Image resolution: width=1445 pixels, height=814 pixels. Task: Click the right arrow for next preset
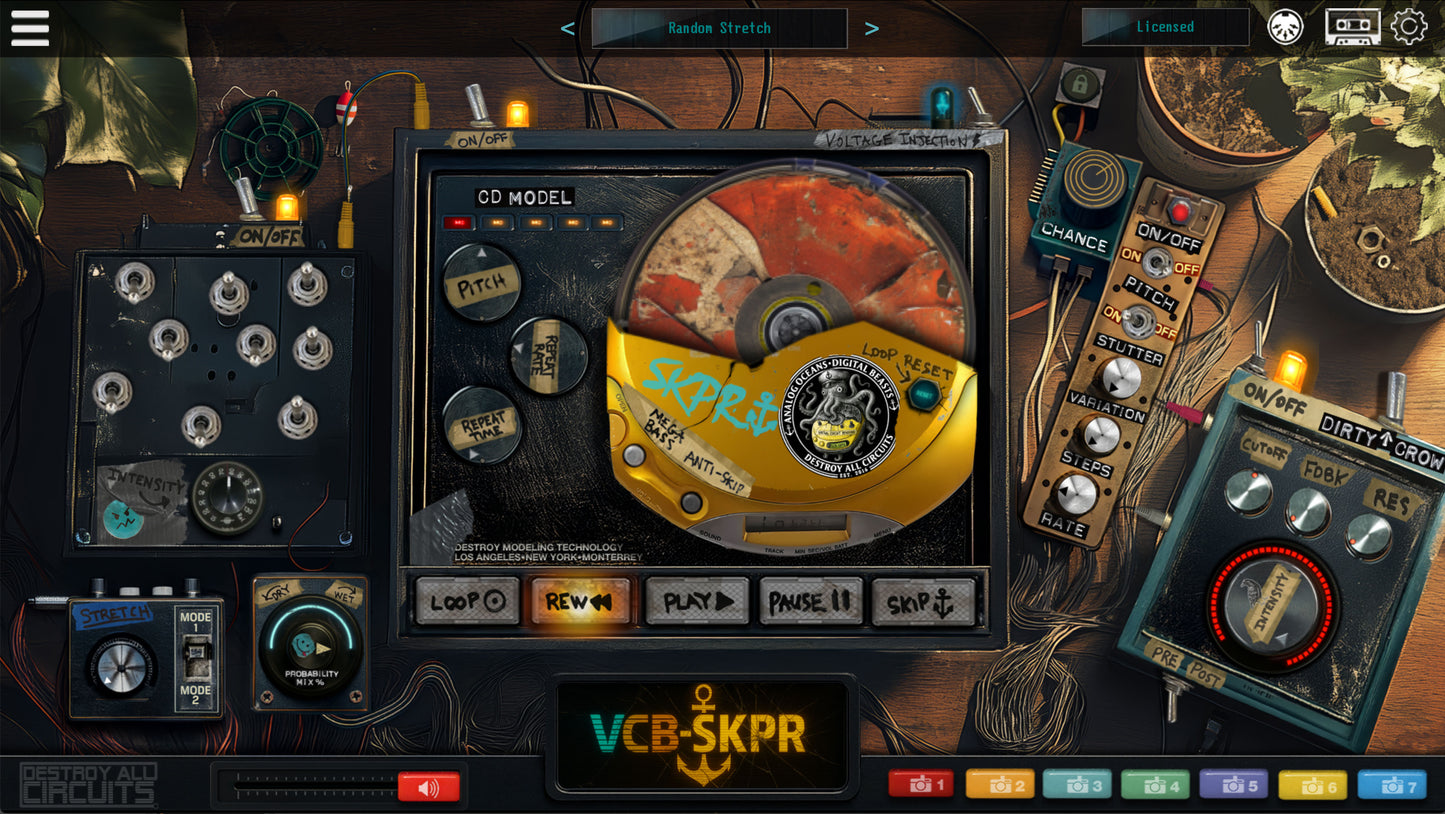click(x=871, y=27)
